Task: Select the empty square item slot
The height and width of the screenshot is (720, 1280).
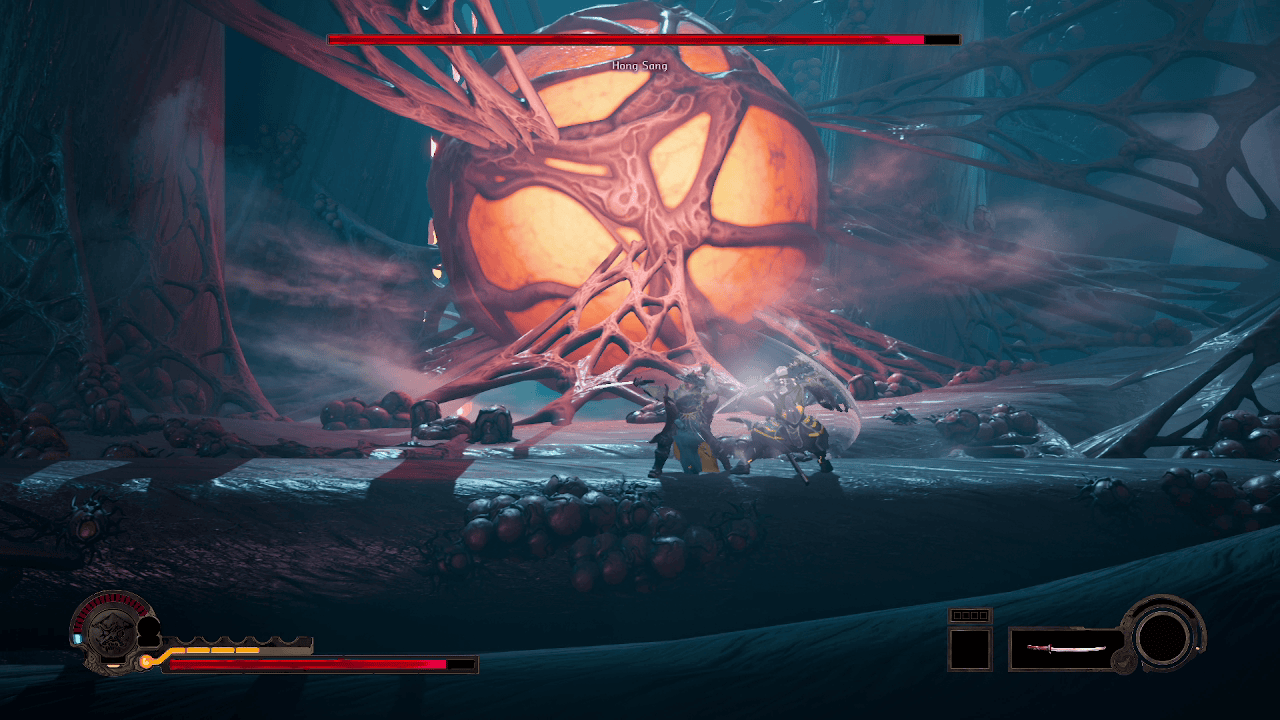Action: pyautogui.click(x=969, y=649)
